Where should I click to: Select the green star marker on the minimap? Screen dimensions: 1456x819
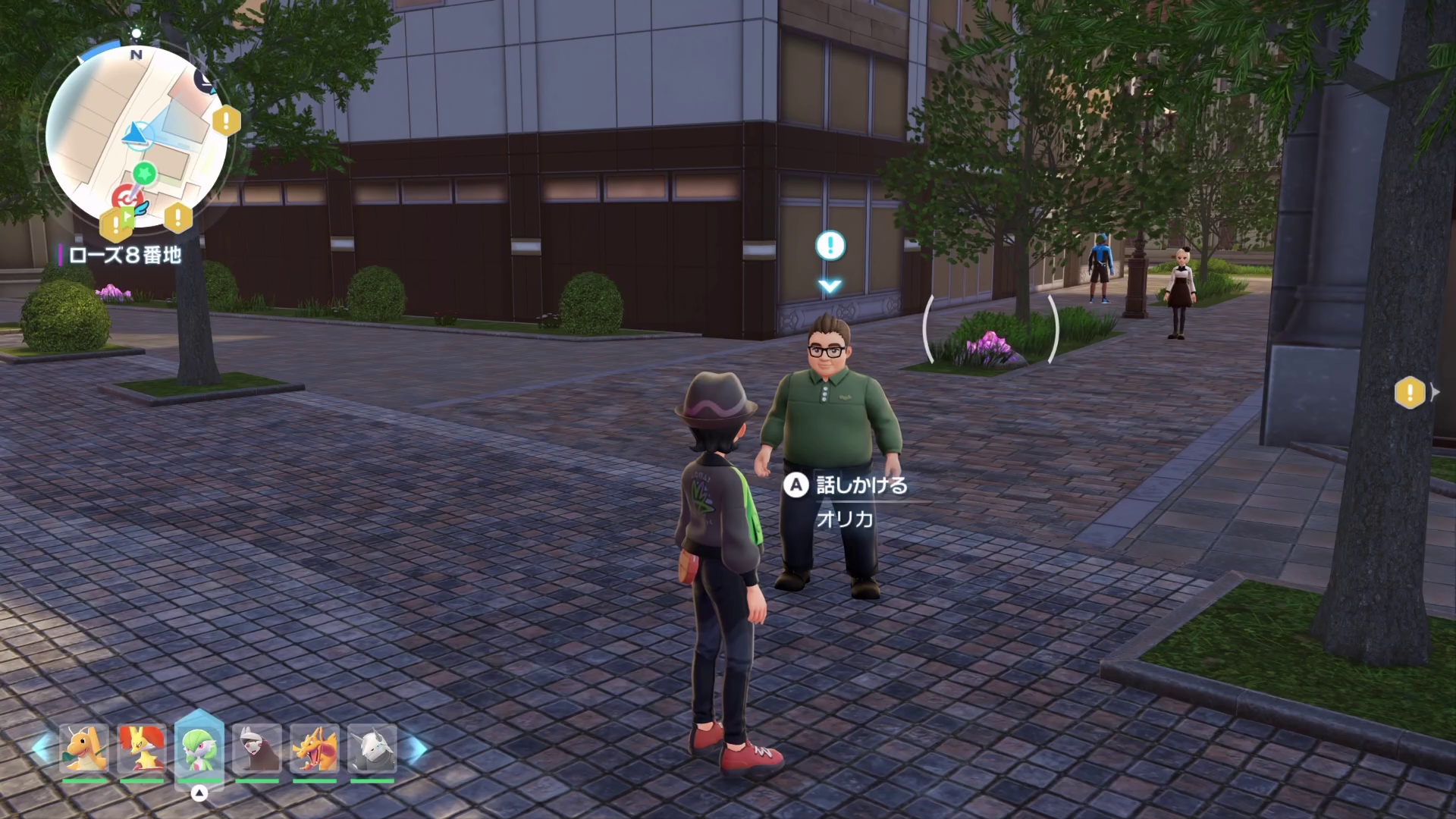144,174
